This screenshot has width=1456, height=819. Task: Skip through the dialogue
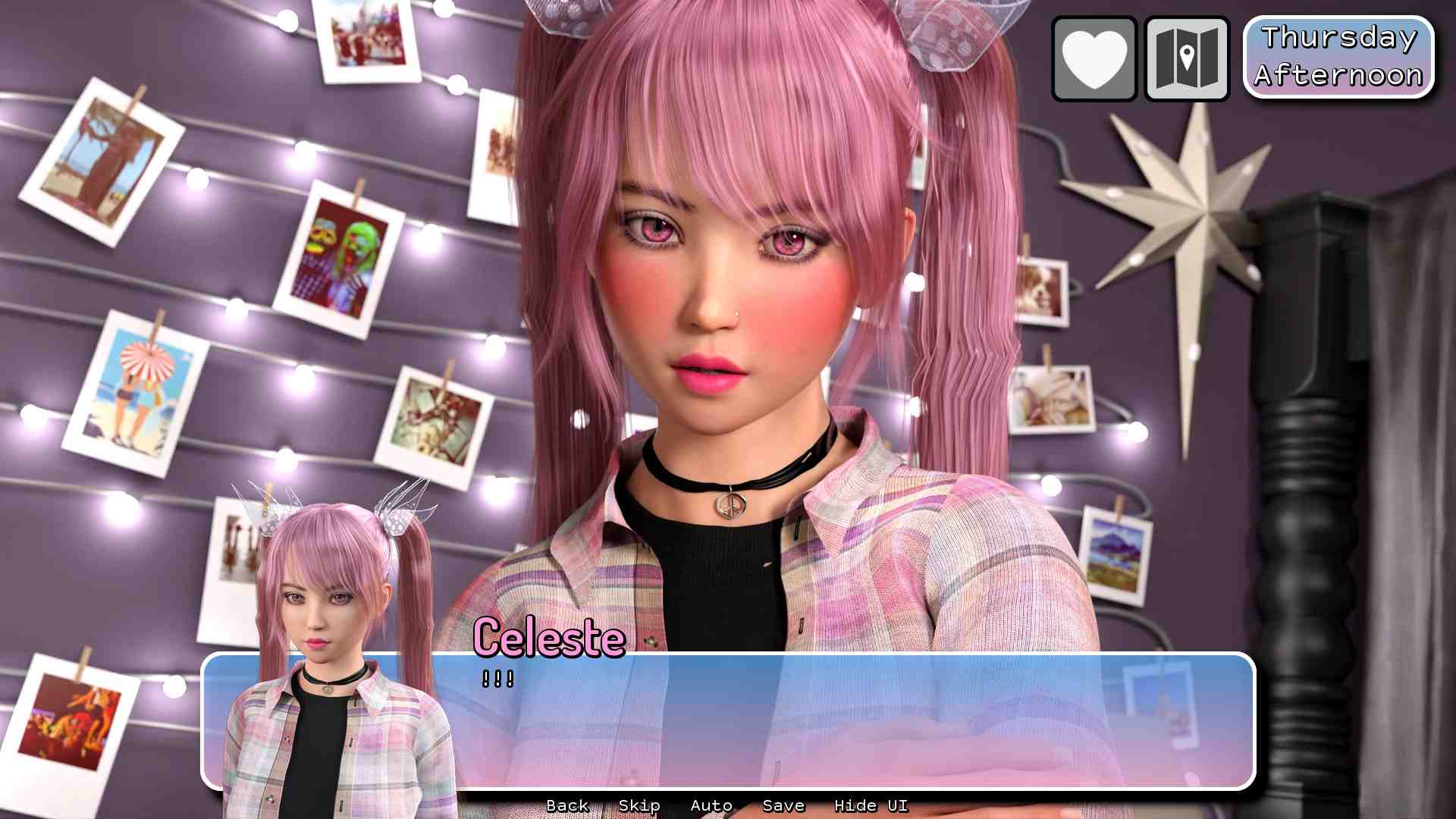[639, 805]
